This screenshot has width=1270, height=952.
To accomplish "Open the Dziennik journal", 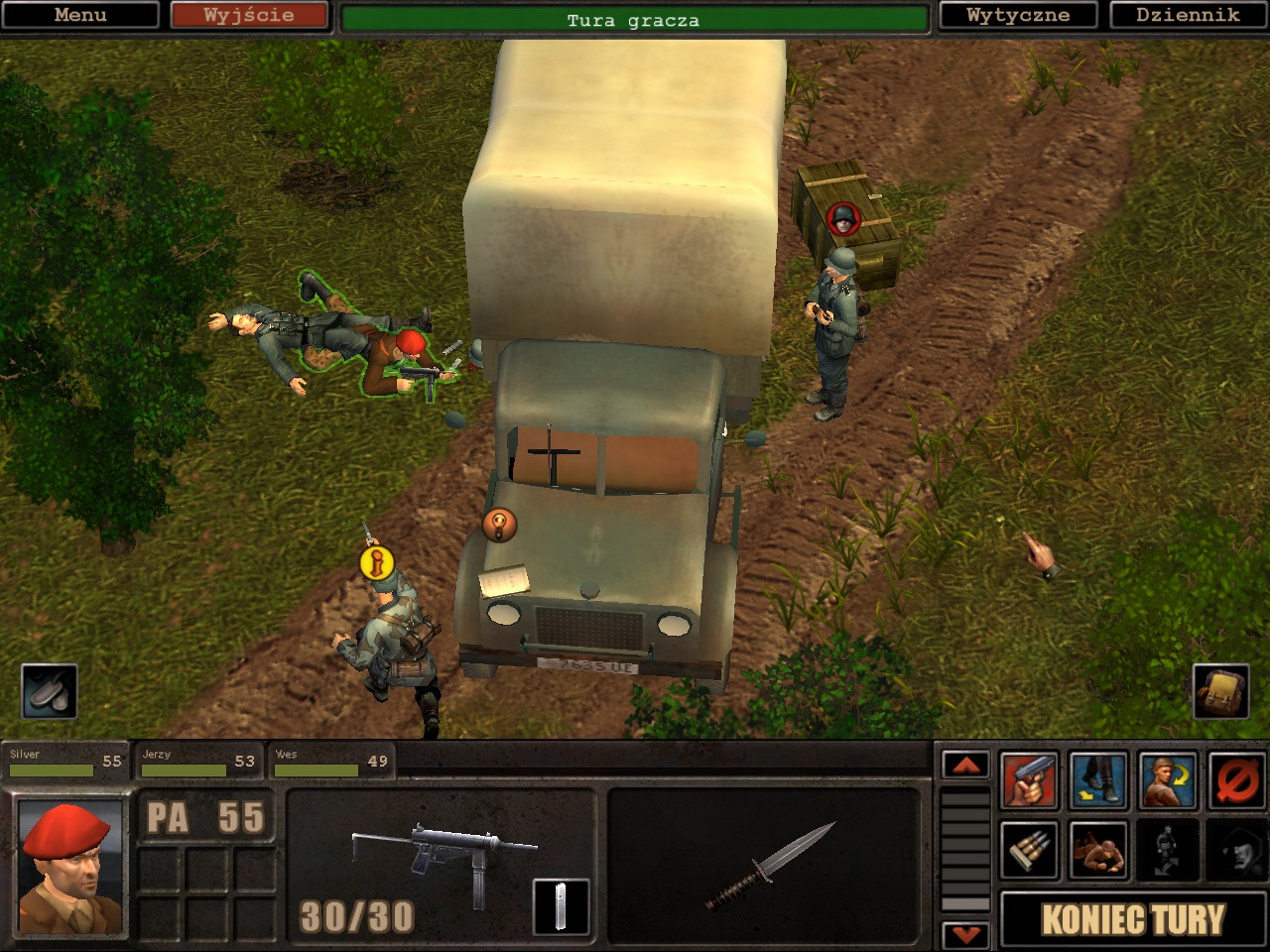I will pos(1188,15).
